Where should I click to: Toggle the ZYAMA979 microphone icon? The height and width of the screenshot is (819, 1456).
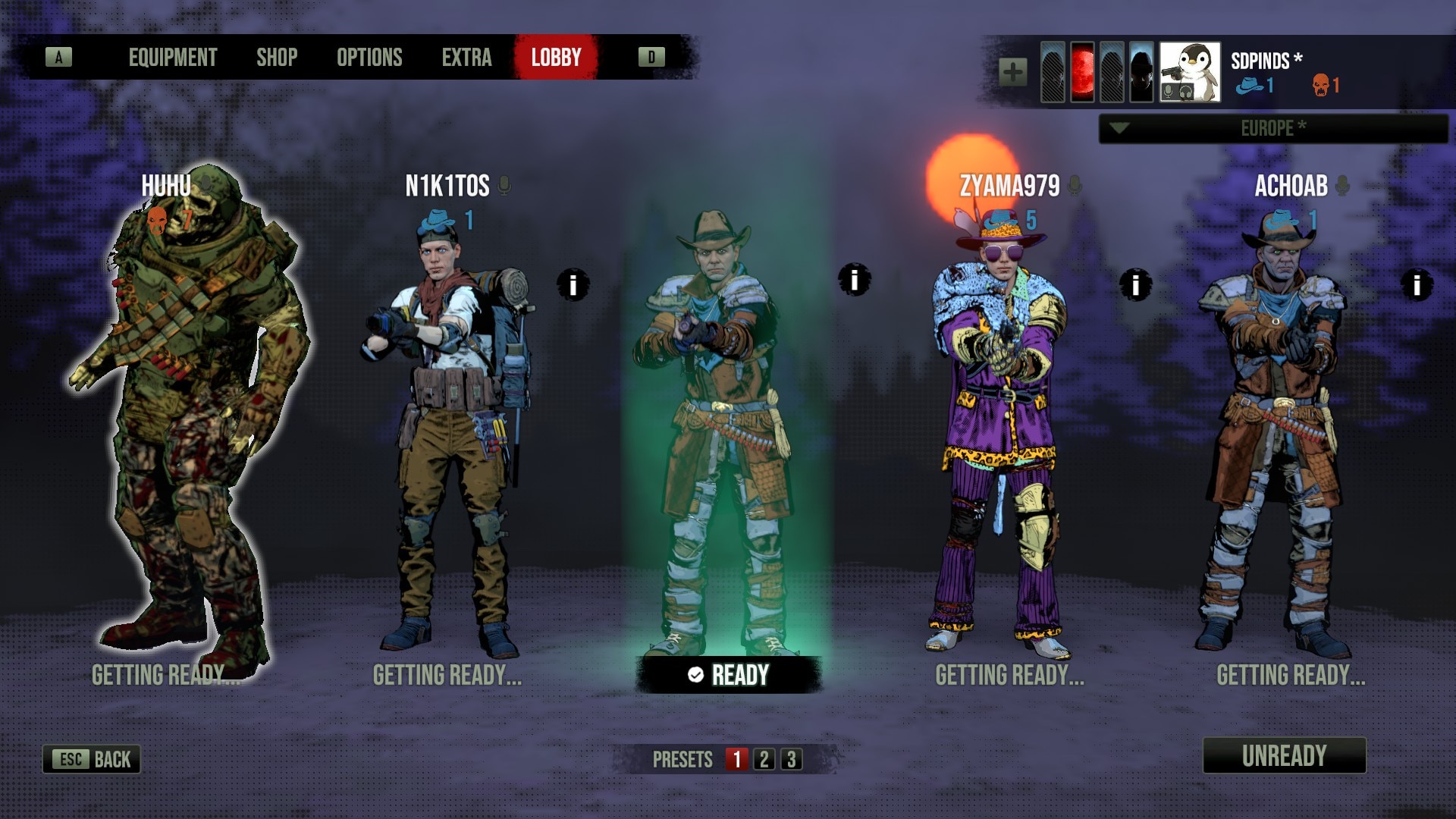pyautogui.click(x=1074, y=185)
